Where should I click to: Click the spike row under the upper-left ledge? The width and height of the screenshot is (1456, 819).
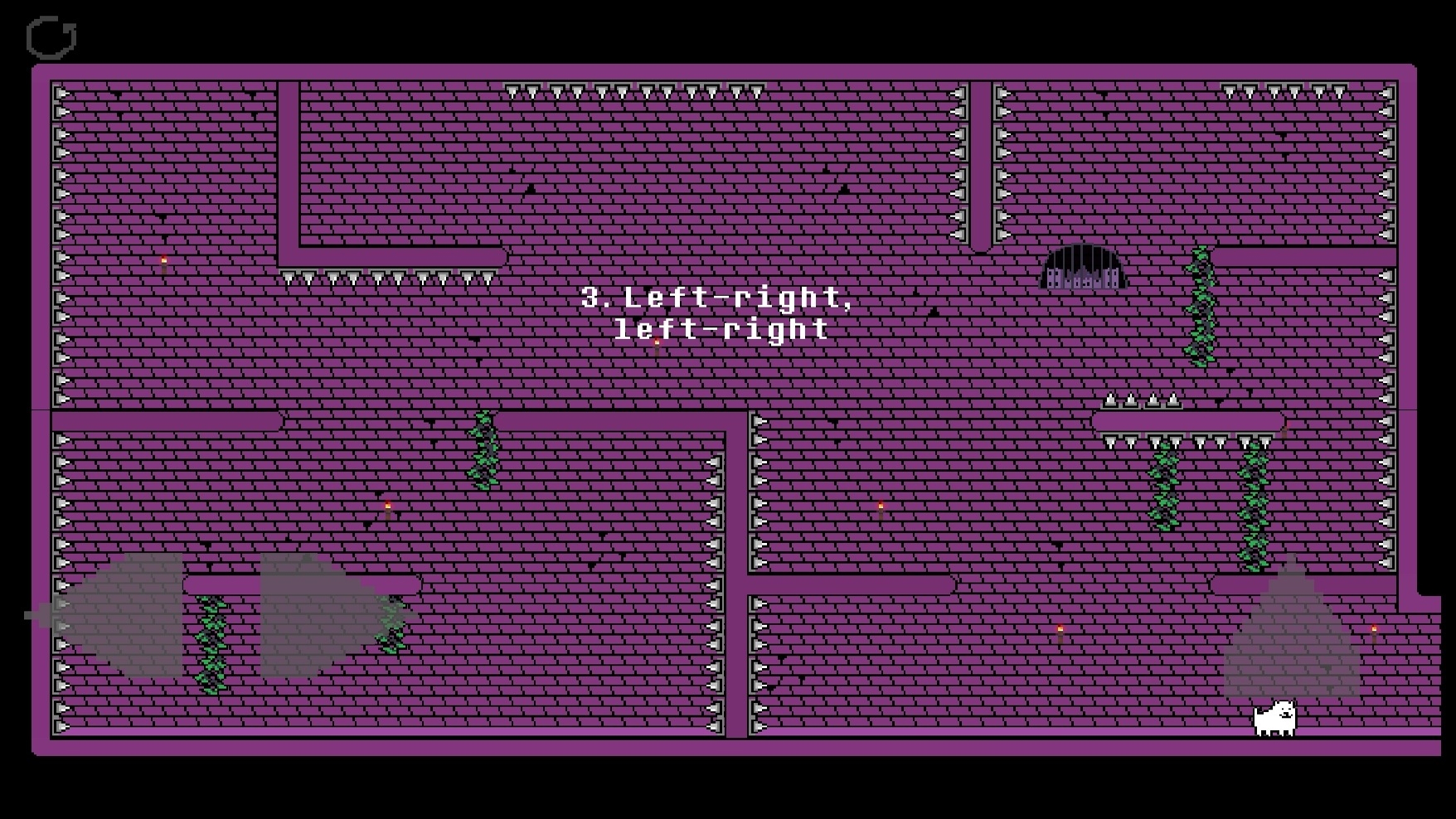386,278
